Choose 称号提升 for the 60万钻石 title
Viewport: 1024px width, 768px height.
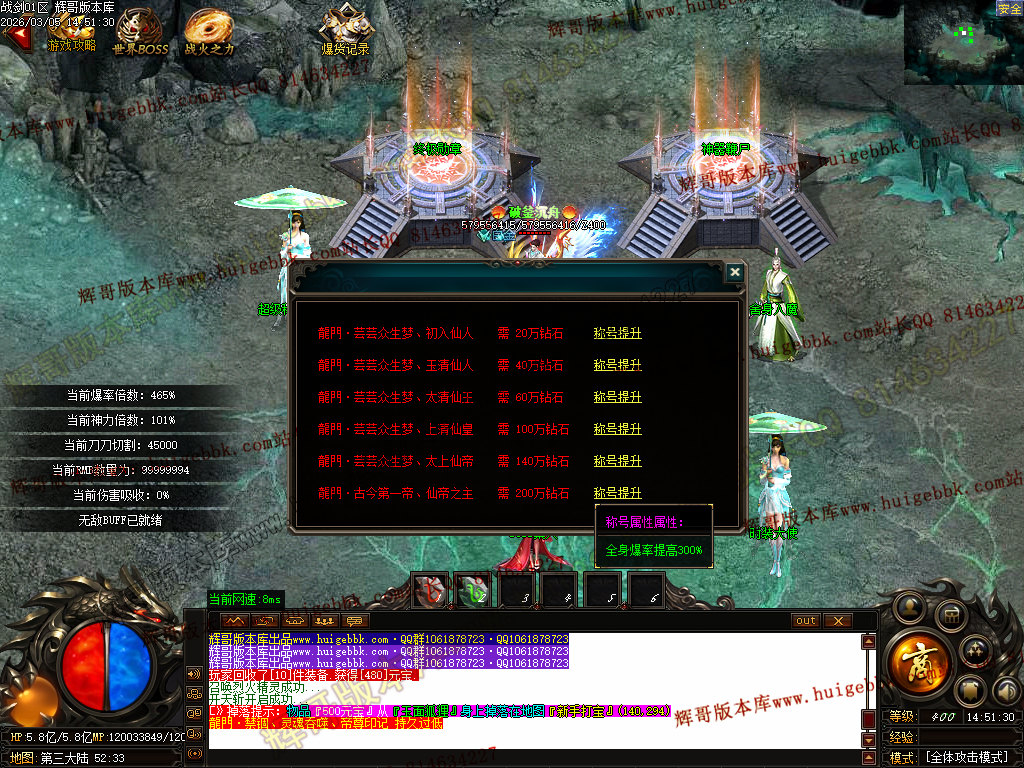617,397
